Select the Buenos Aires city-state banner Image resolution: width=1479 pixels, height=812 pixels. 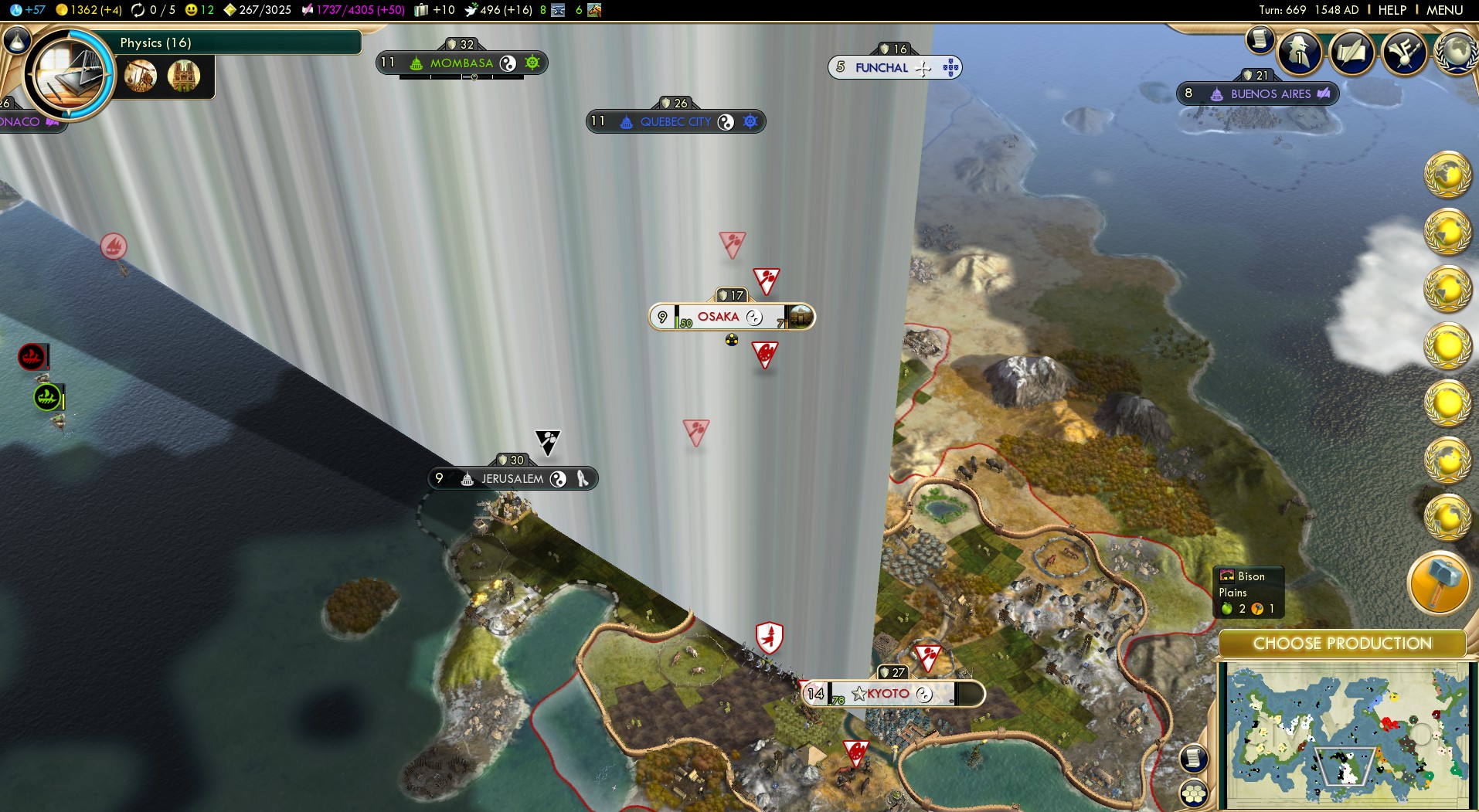(1270, 94)
